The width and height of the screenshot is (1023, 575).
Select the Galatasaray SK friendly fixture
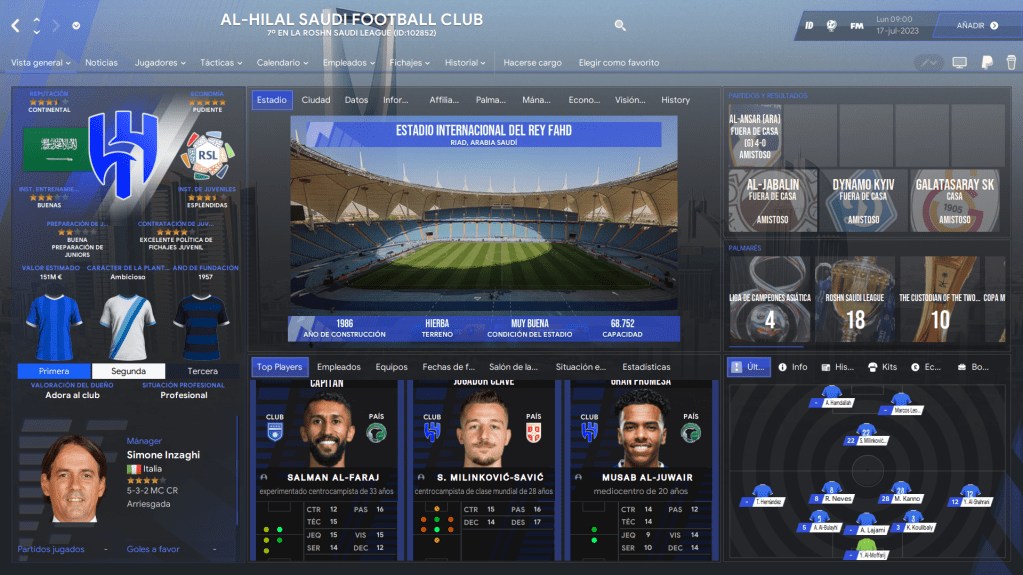(x=954, y=200)
